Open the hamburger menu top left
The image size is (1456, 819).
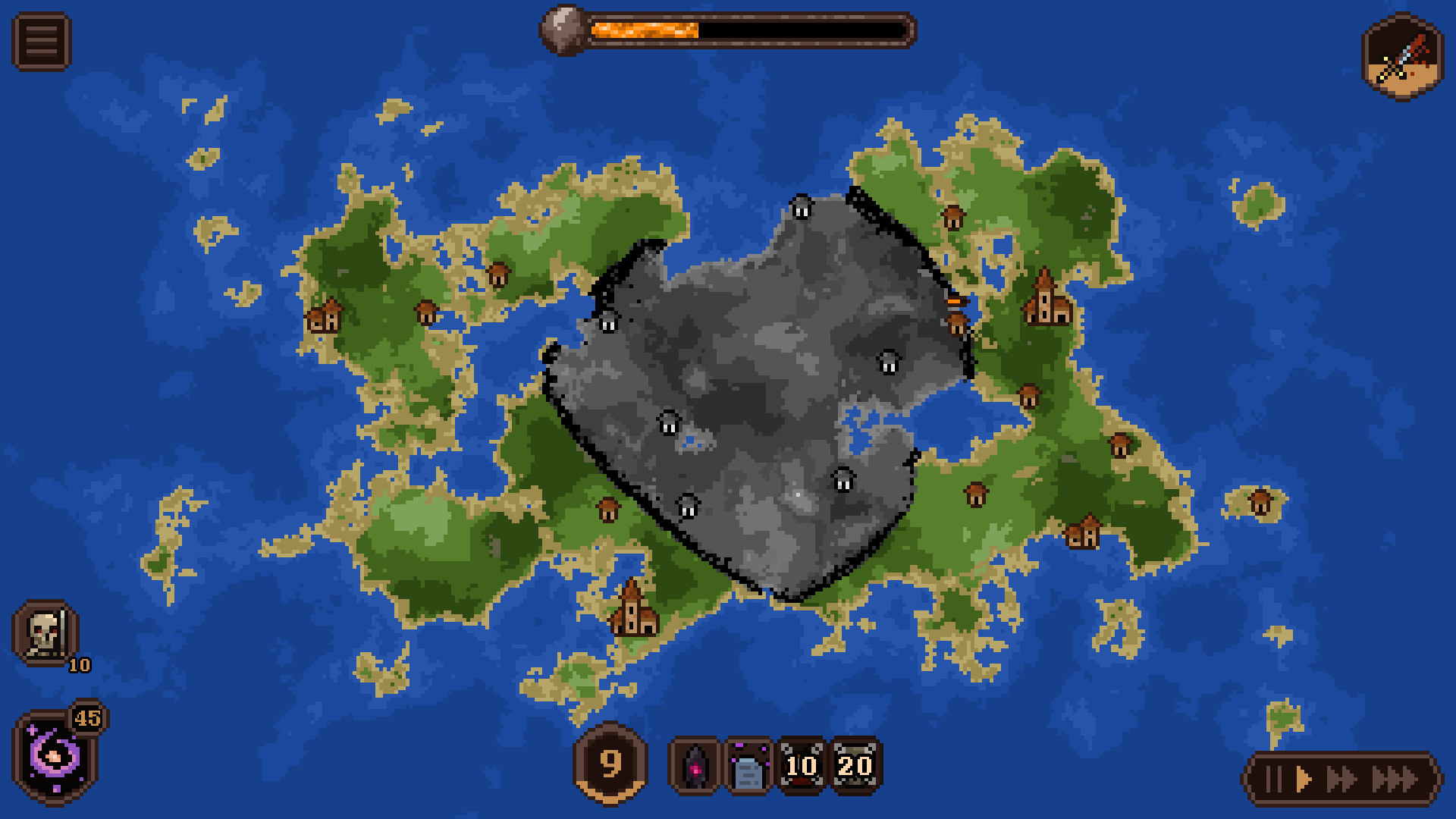click(x=42, y=39)
